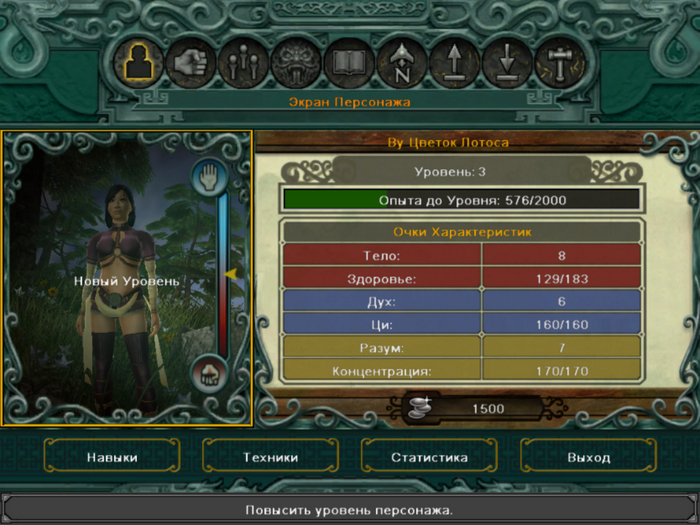Choose the up-arrow tab icon
Screen dimensions: 700x525
coord(455,63)
